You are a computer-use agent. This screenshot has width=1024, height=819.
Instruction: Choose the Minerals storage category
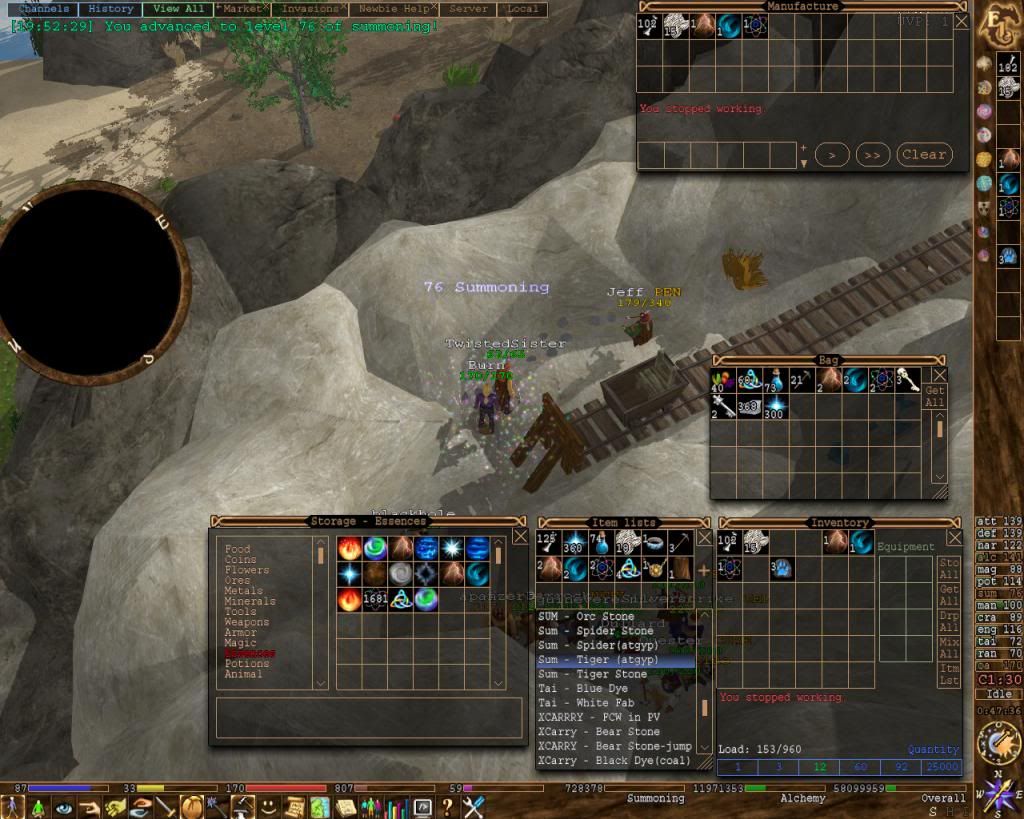(249, 601)
